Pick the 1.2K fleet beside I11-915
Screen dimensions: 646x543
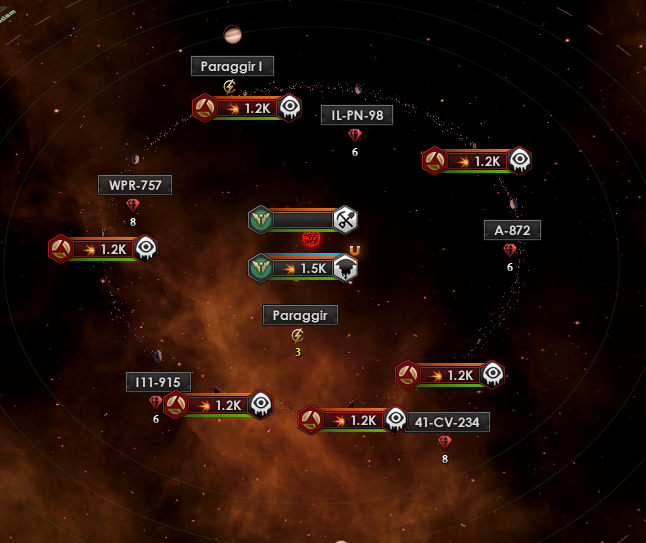(x=218, y=405)
